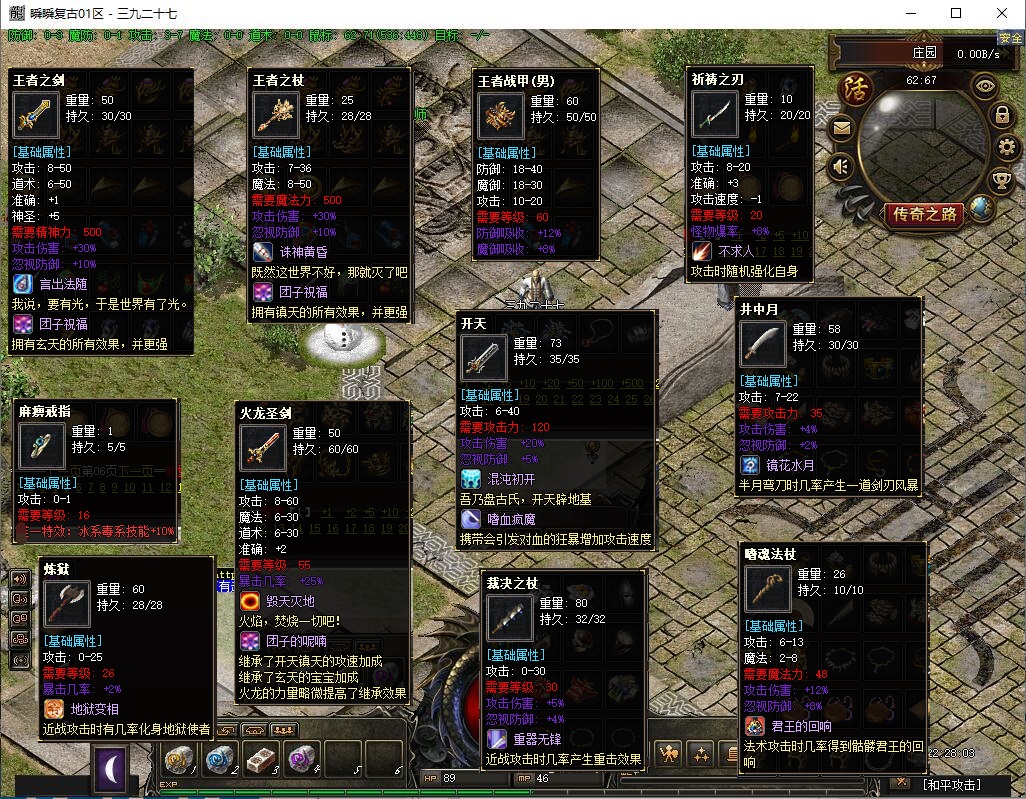Select the blue swirl scroll in hotbar slot 2

point(220,760)
